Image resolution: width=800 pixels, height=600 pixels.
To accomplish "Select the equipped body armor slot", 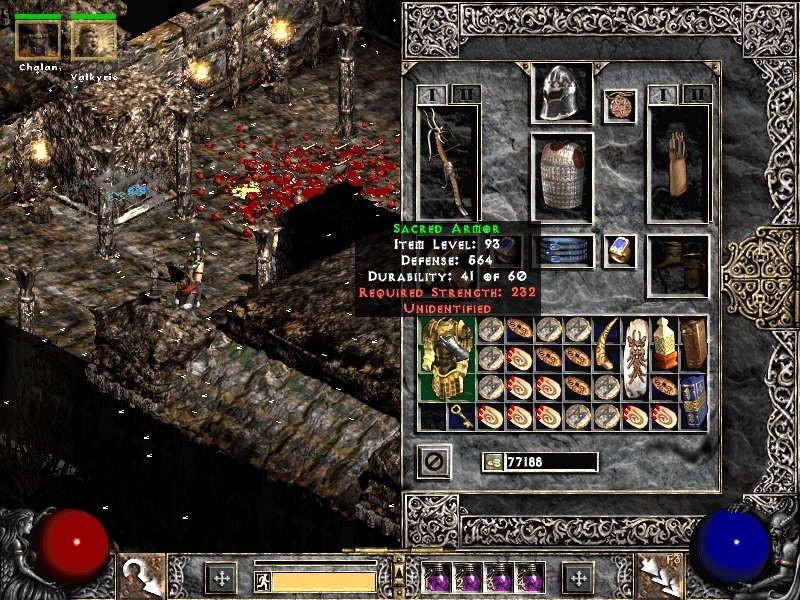I will (561, 176).
